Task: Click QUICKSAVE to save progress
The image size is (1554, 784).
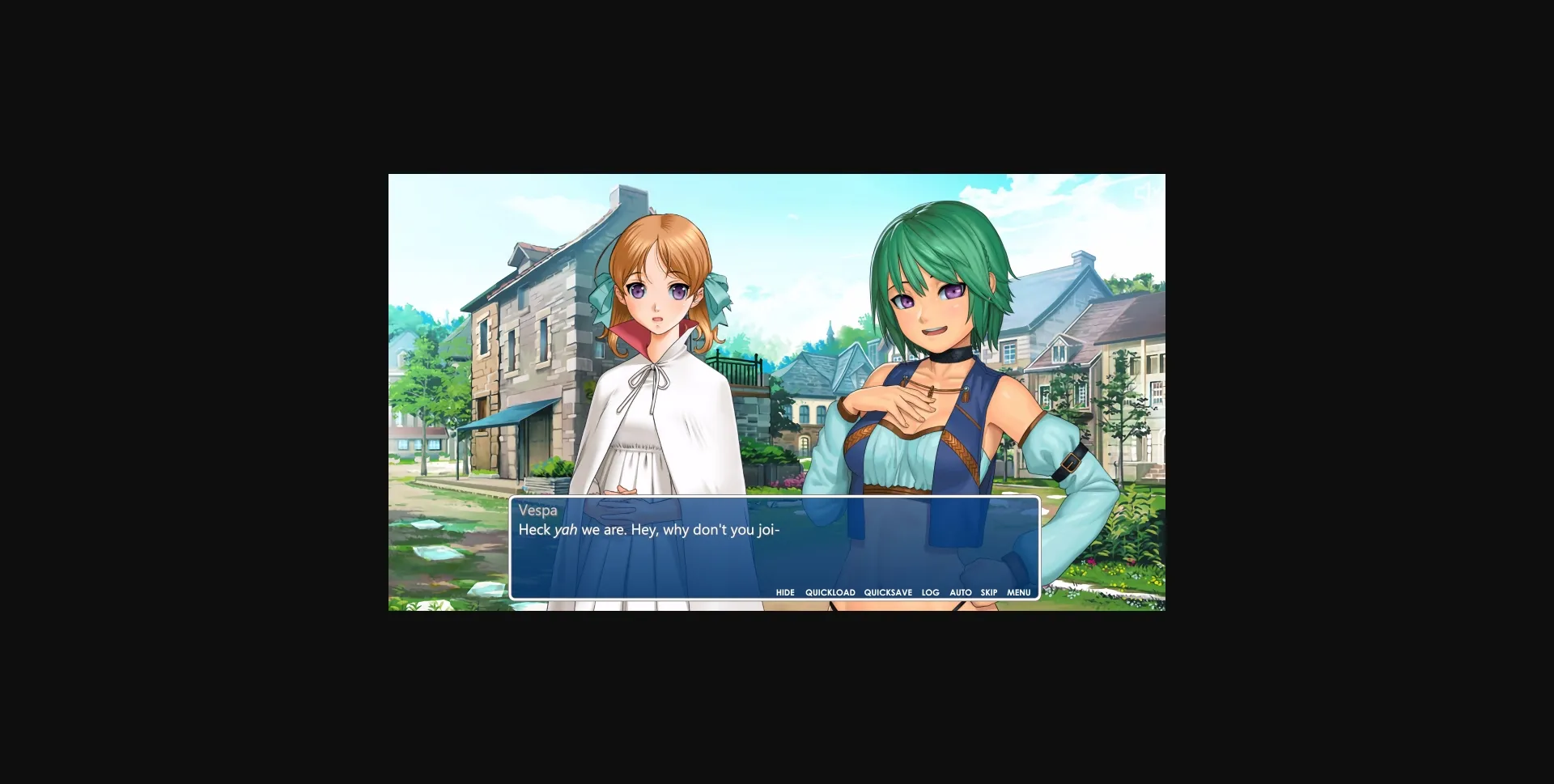Action: click(x=888, y=592)
